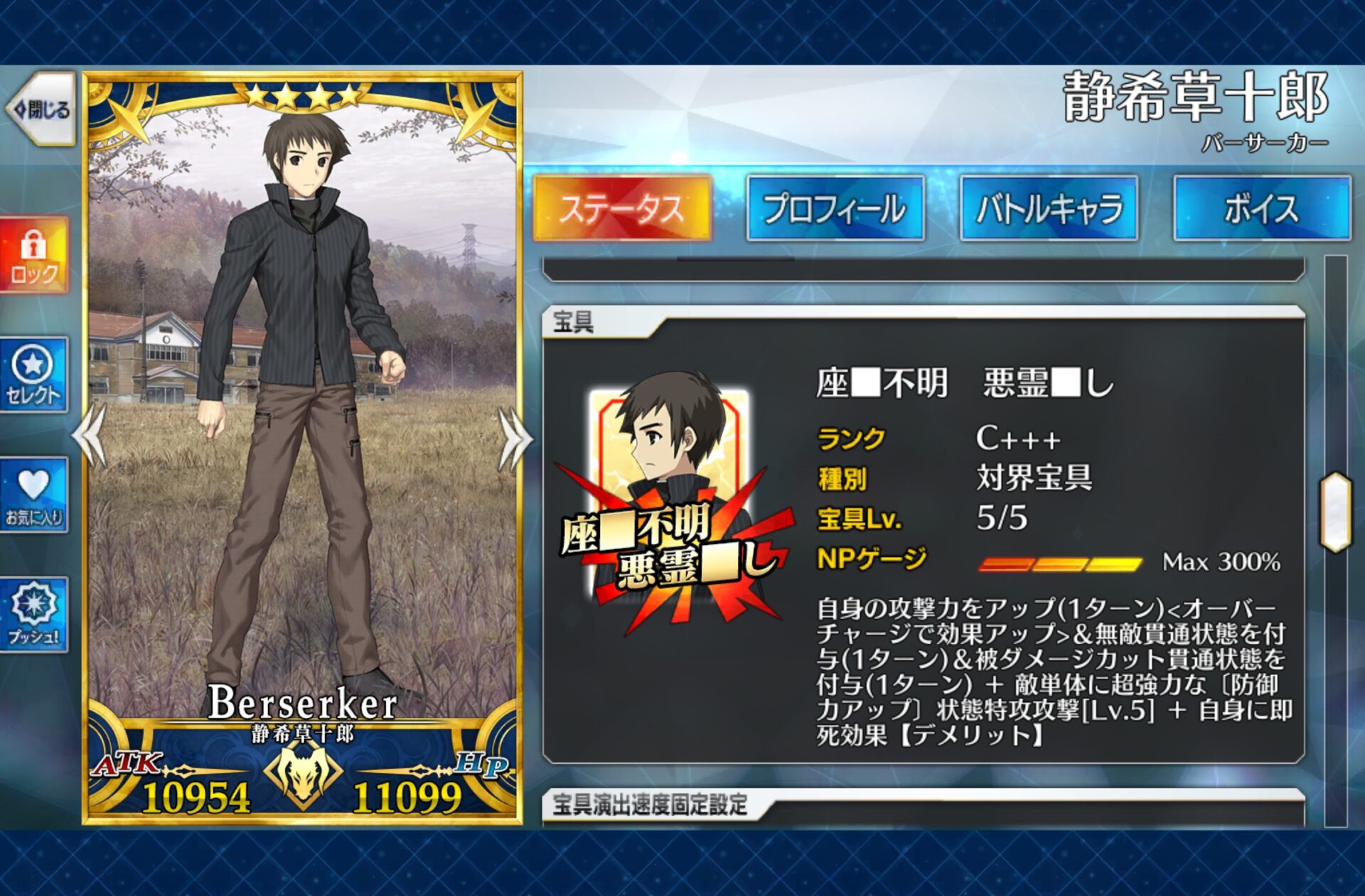Show the バトルキャラ tab
This screenshot has width=1365, height=896.
pos(1049,209)
